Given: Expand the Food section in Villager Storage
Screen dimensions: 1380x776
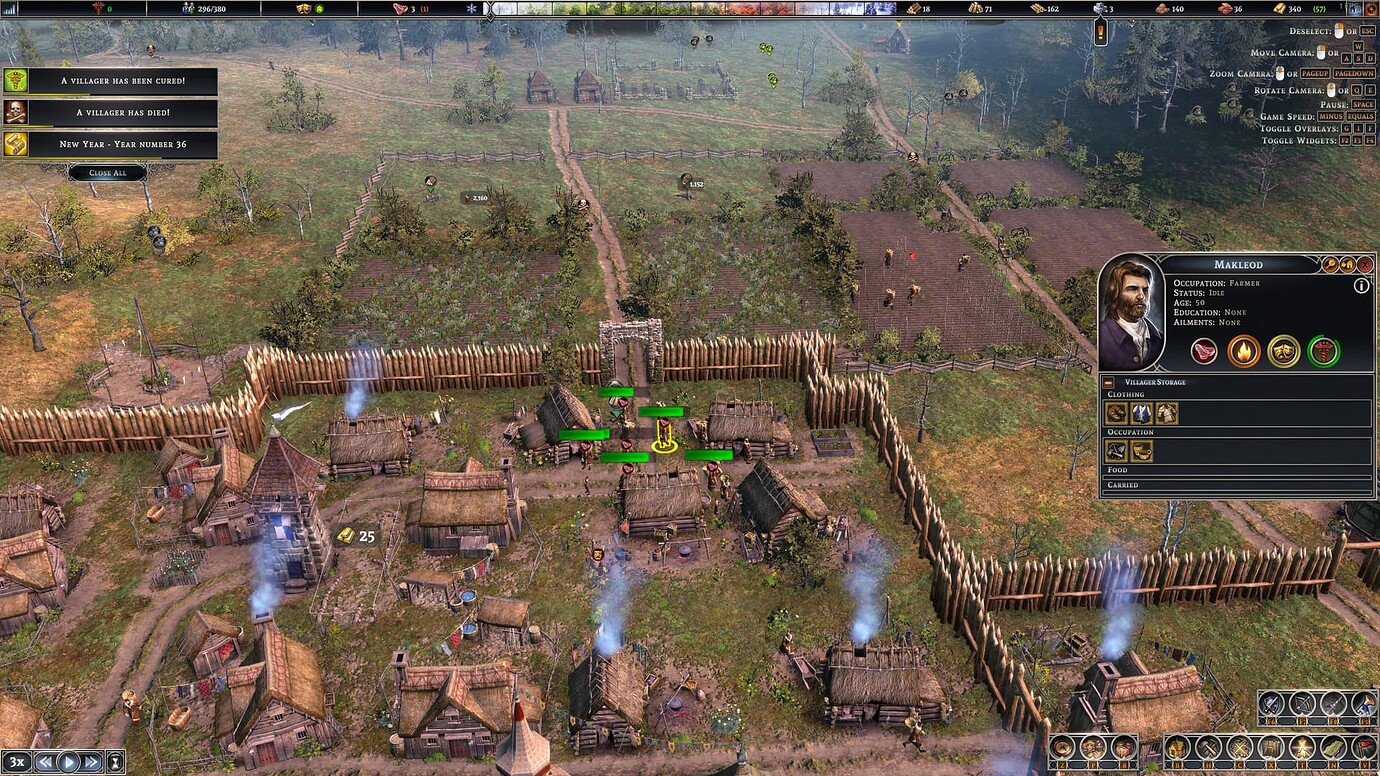Looking at the screenshot, I should pos(1118,470).
